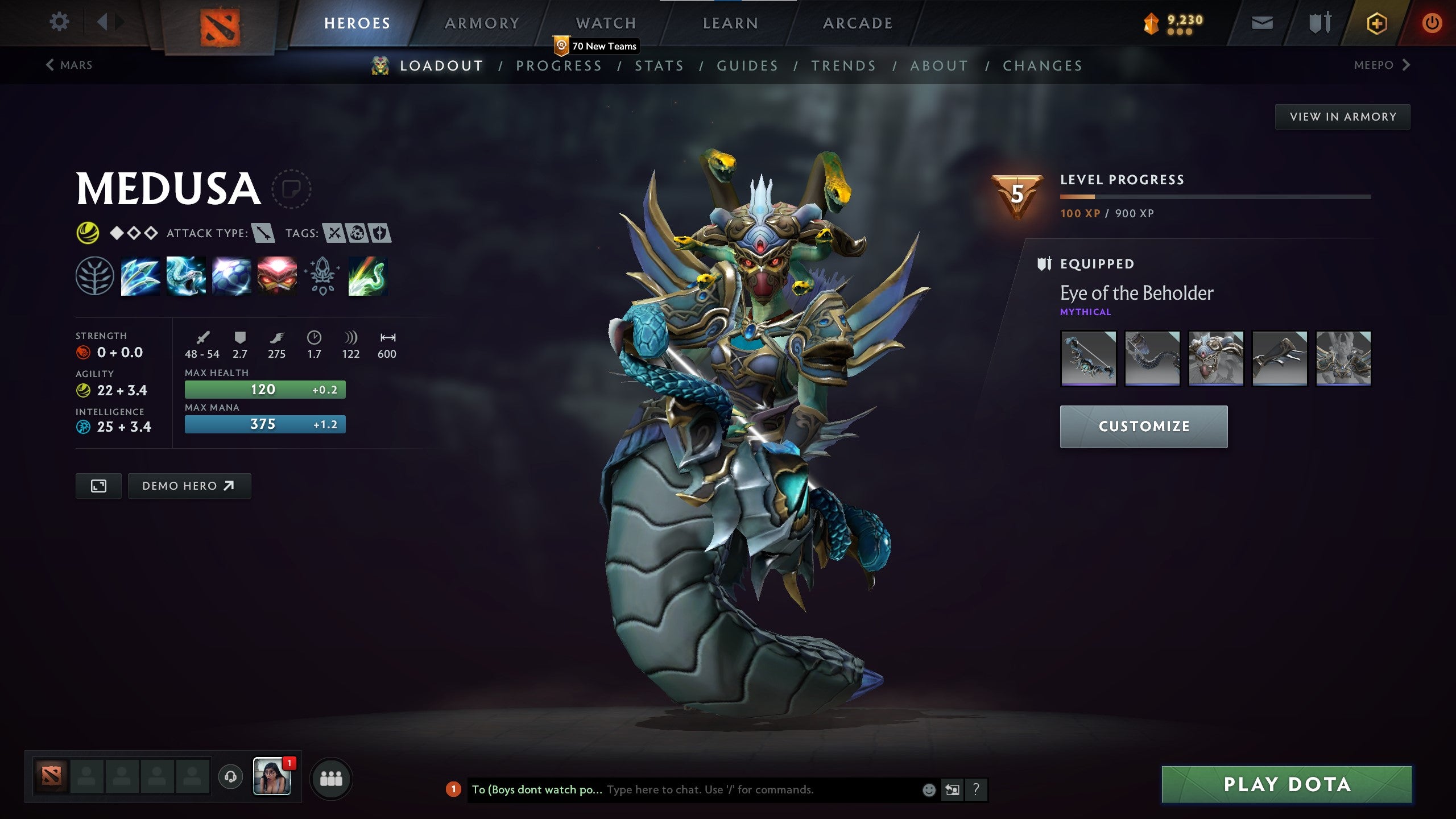Switch to the Armory tab
The width and height of the screenshot is (1456, 819).
click(x=481, y=23)
